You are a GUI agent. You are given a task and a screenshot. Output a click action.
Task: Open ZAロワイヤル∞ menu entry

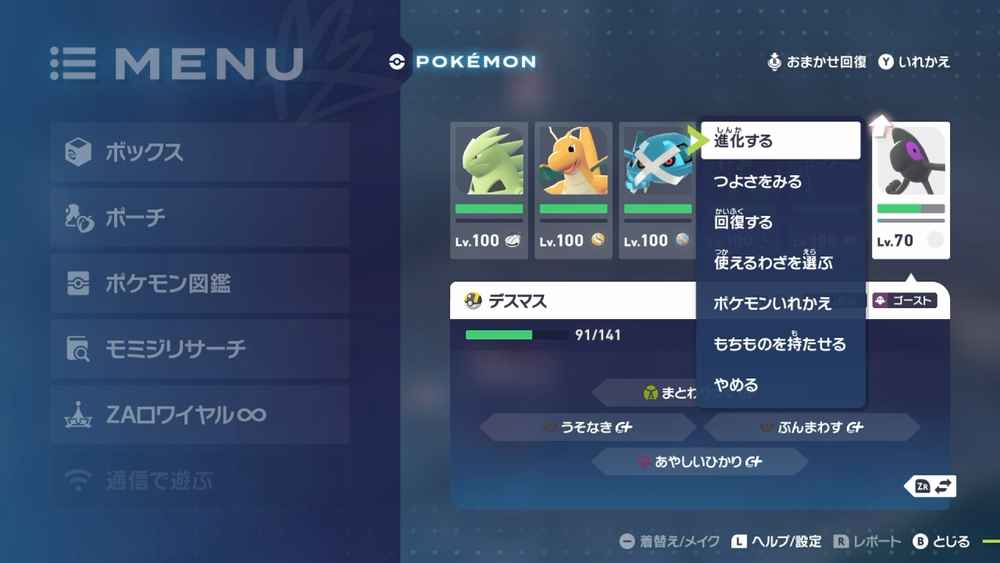[x=200, y=414]
